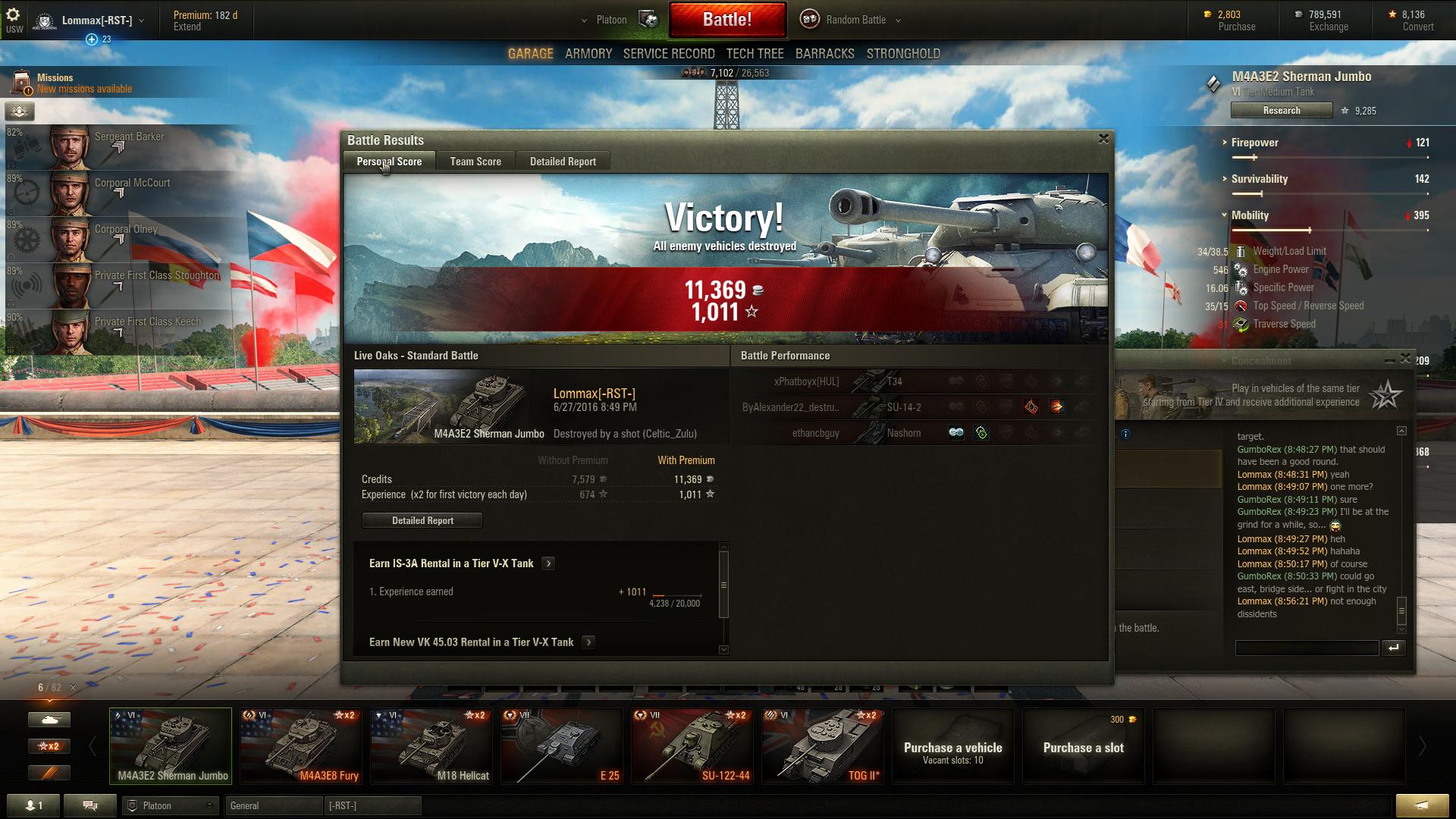Viewport: 1456px width, 819px height.
Task: Select the TOG II* vehicle
Action: point(823,746)
